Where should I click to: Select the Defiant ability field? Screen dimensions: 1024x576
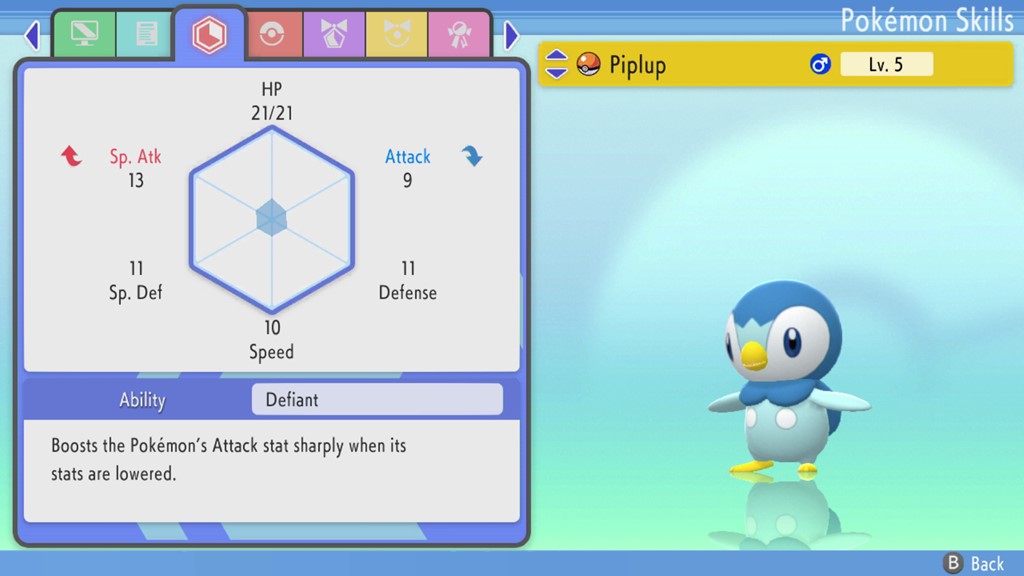click(x=377, y=400)
